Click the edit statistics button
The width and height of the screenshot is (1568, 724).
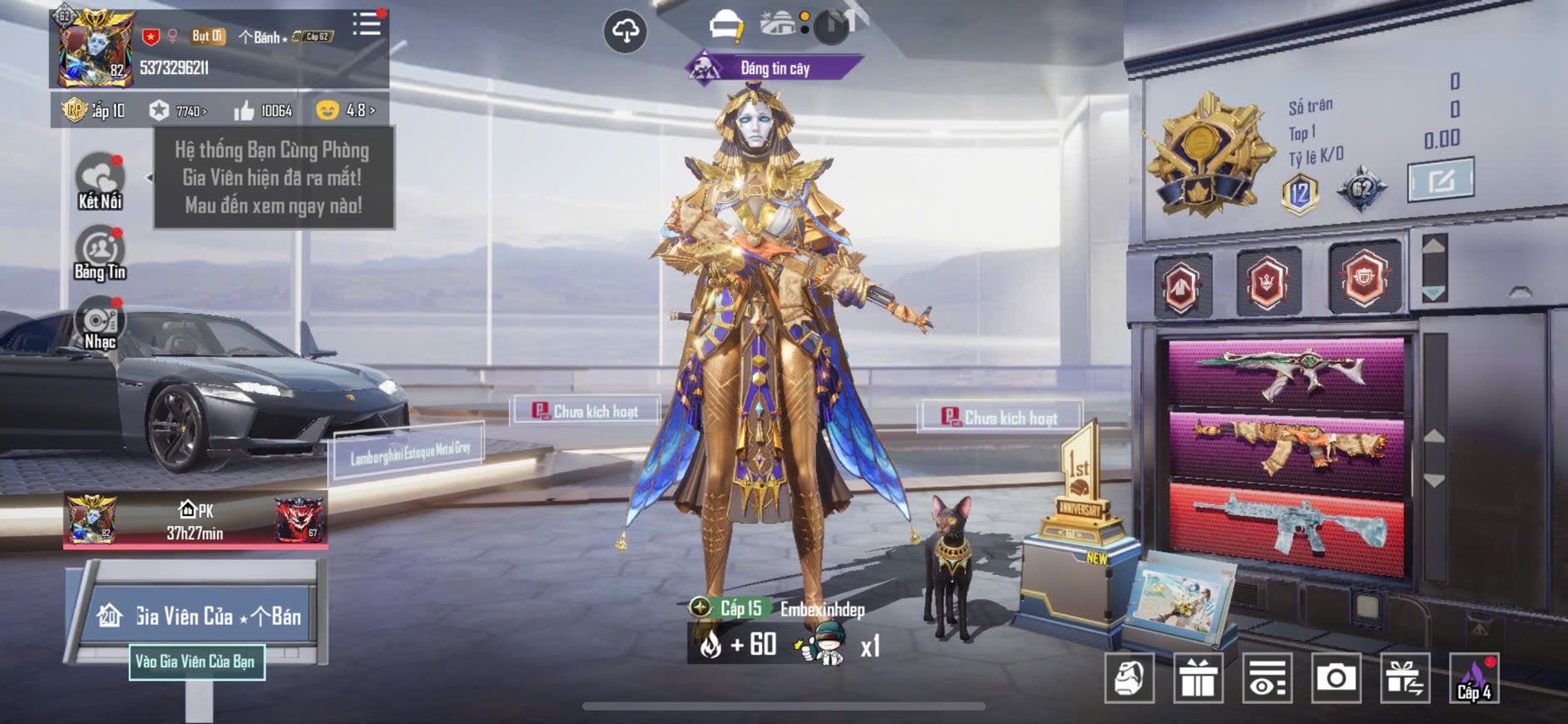click(1440, 179)
